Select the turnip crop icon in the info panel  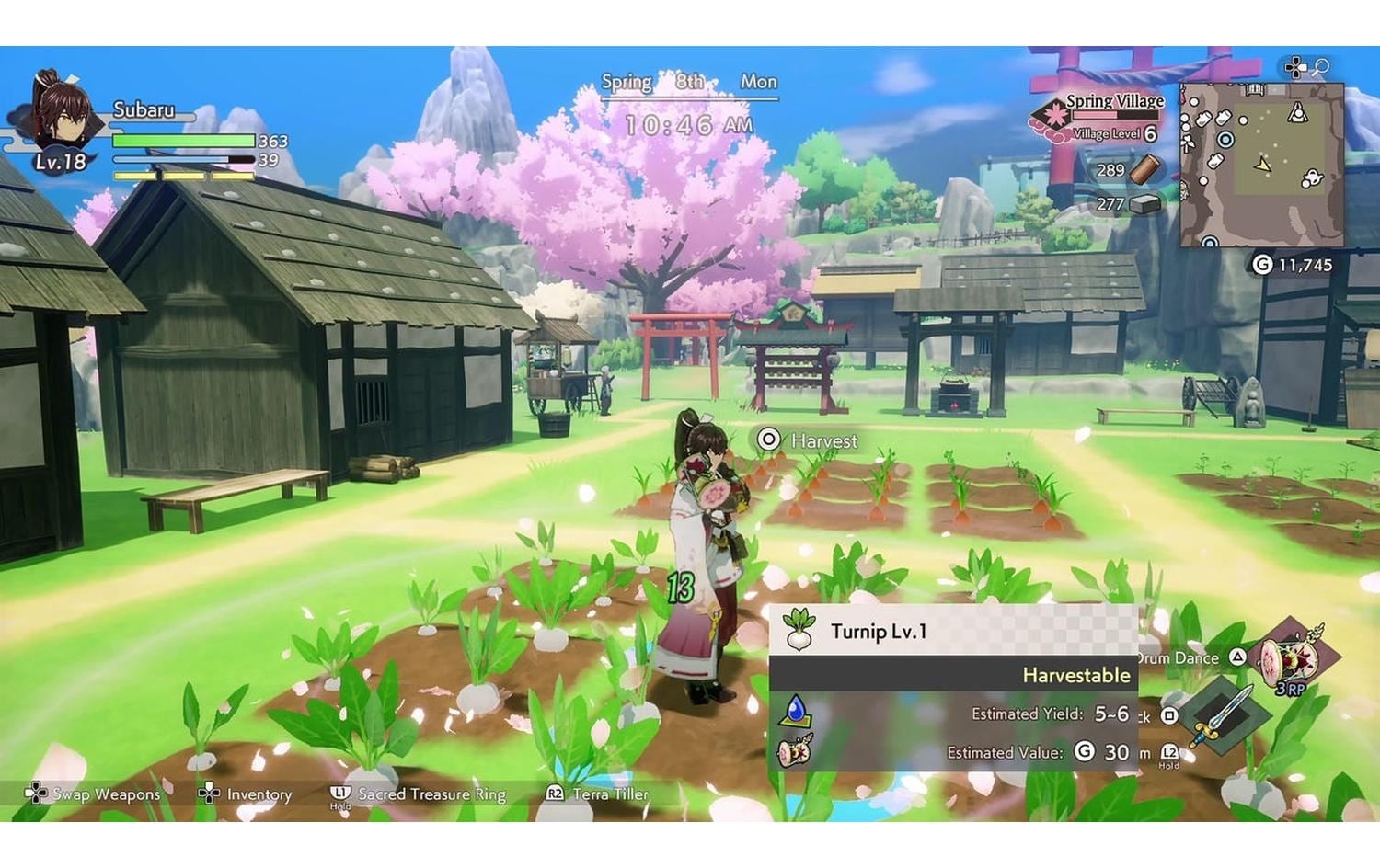point(799,632)
